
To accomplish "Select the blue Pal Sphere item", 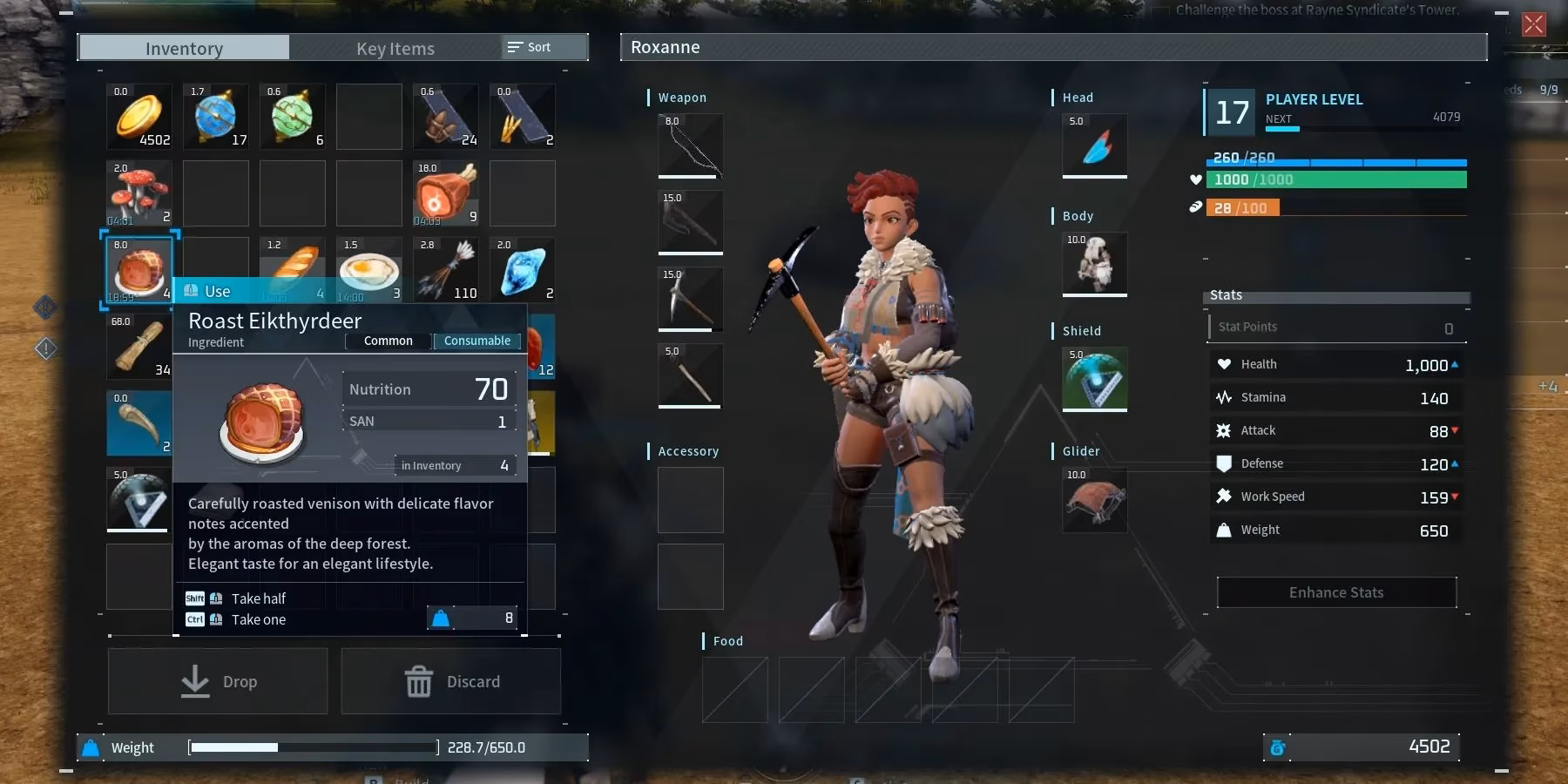I will tap(215, 116).
